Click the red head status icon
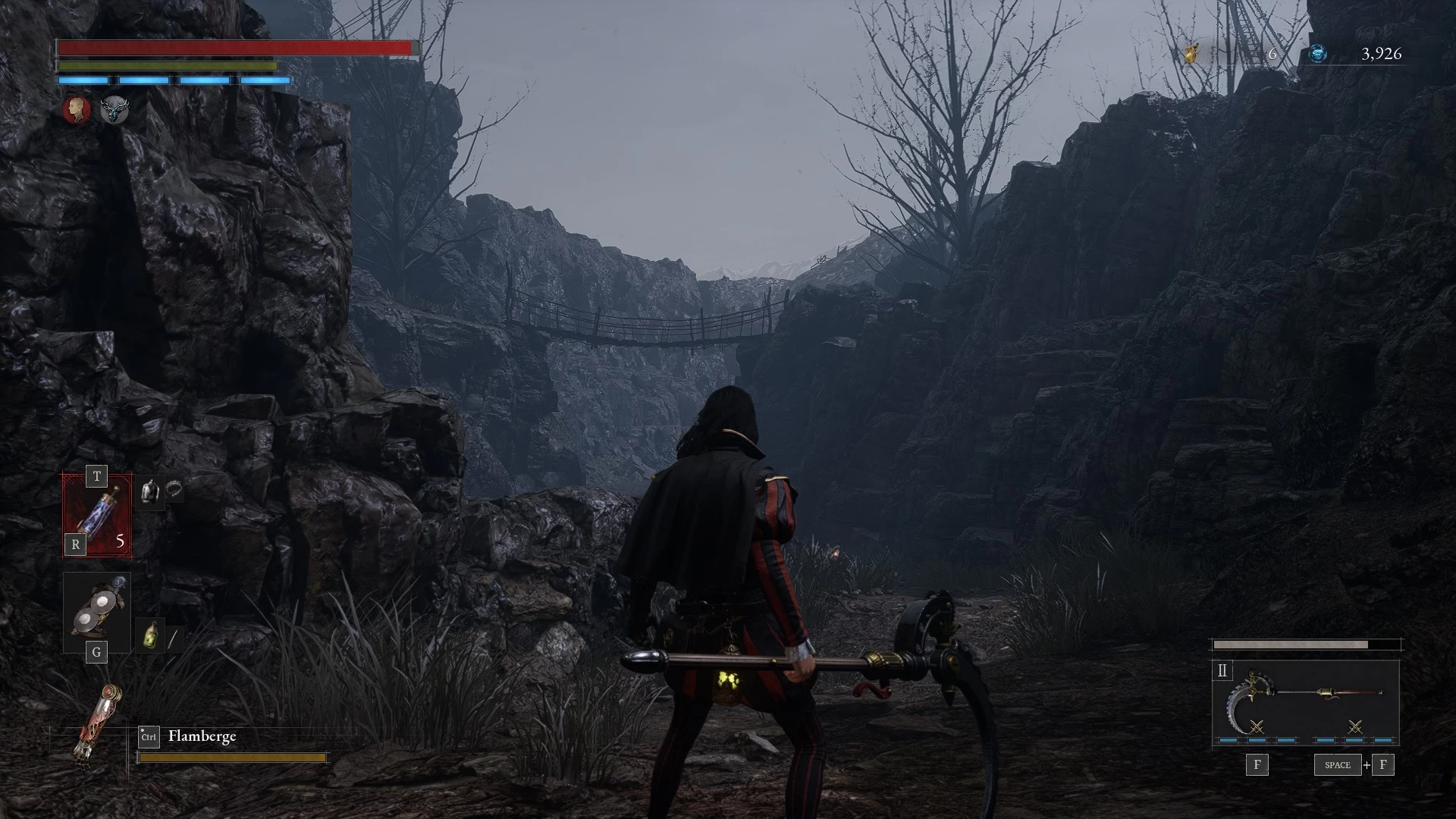1456x819 pixels. tap(76, 110)
